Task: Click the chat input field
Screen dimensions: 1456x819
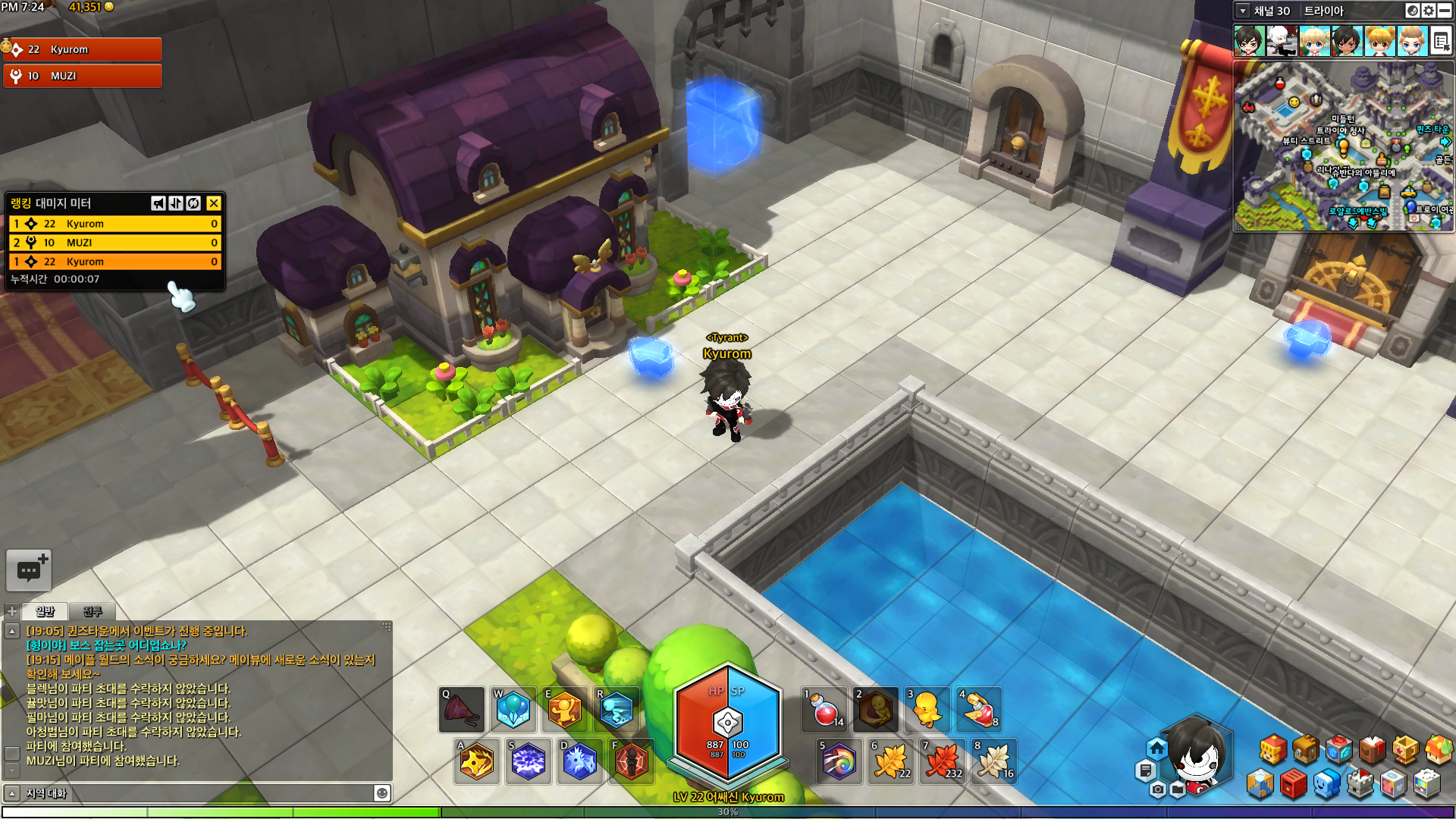Action: pos(197,793)
